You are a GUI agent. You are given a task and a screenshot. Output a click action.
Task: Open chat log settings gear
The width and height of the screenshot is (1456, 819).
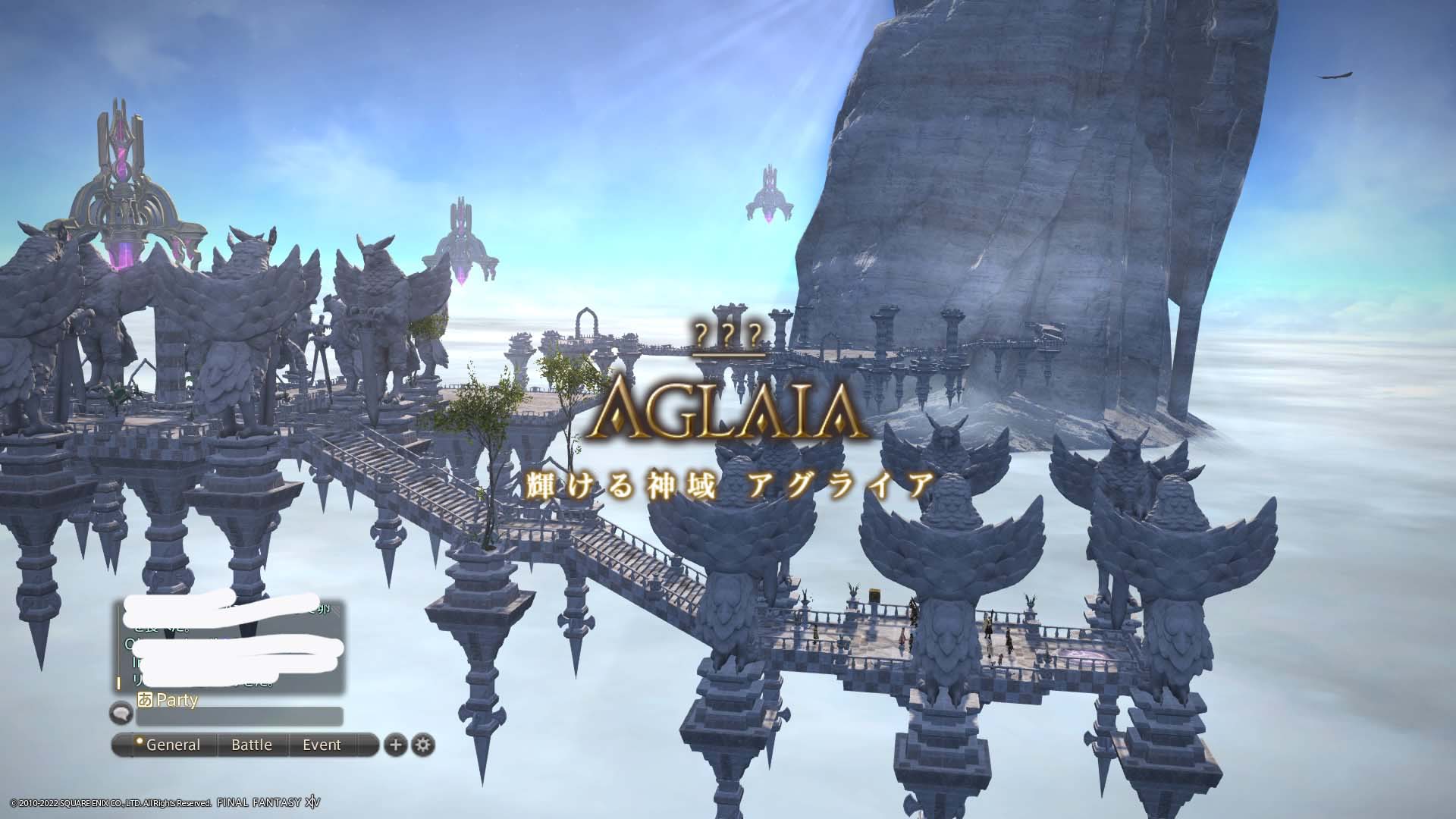423,745
